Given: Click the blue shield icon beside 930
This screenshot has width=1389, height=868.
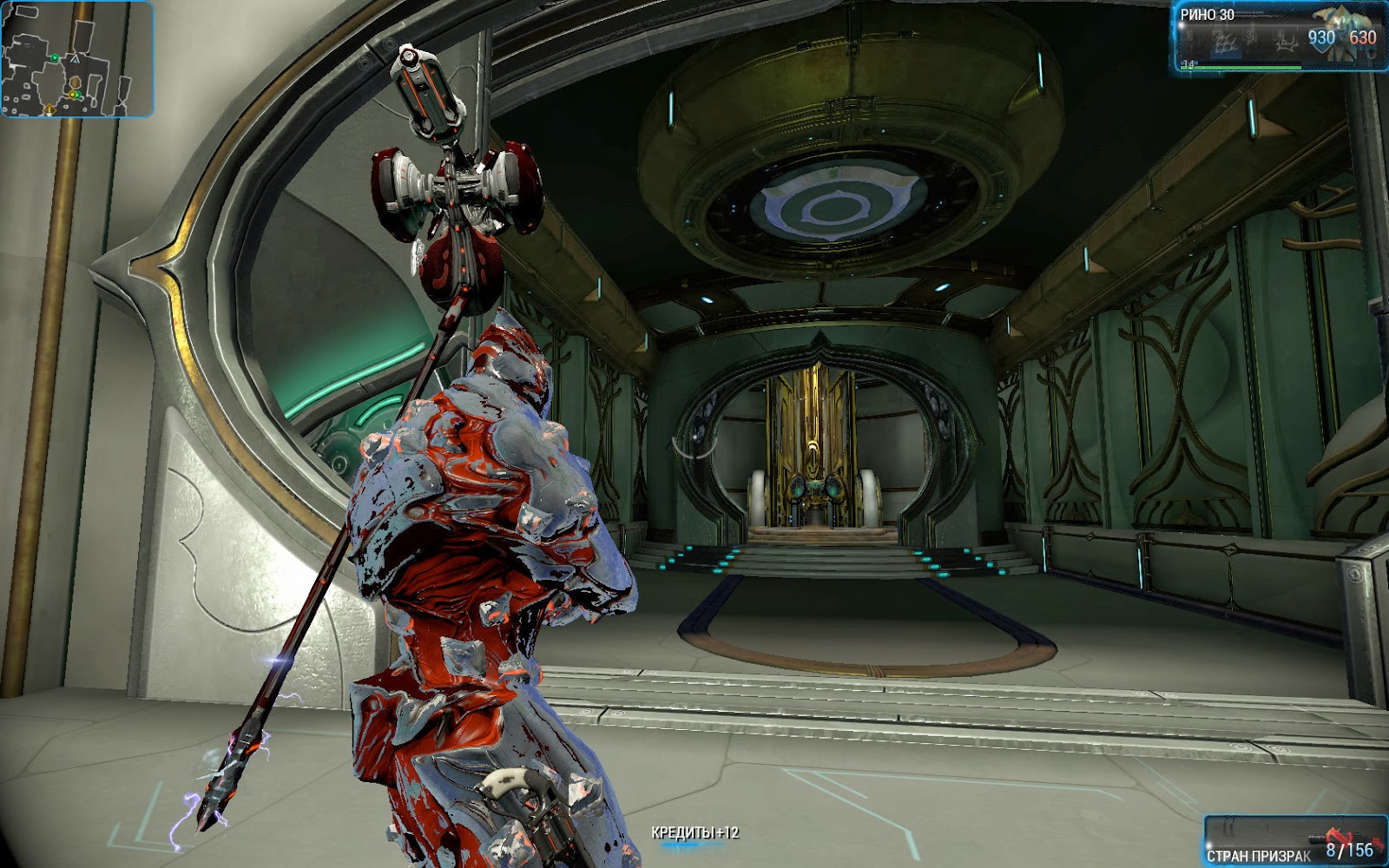Looking at the screenshot, I should (x=1321, y=46).
